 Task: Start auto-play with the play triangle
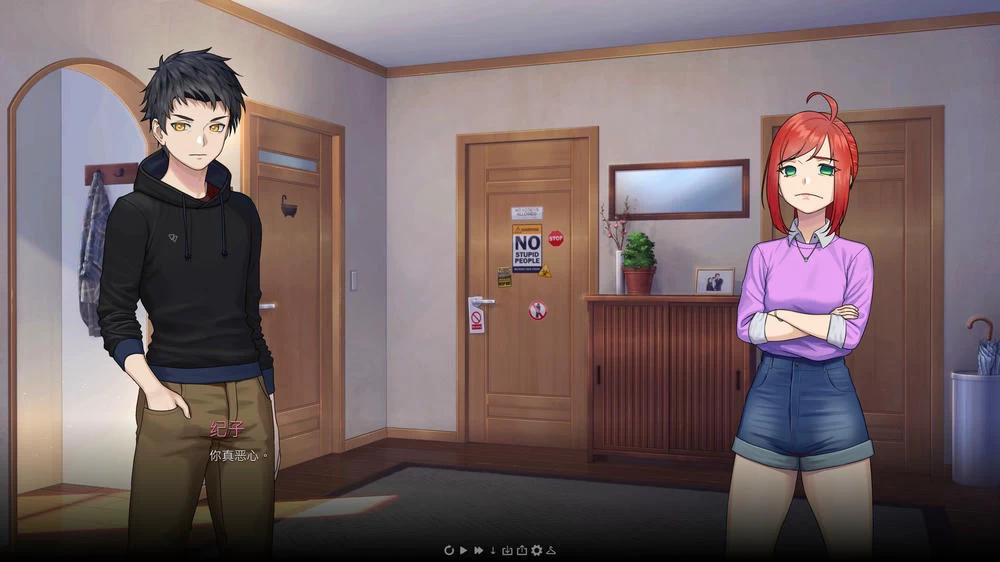tap(464, 550)
